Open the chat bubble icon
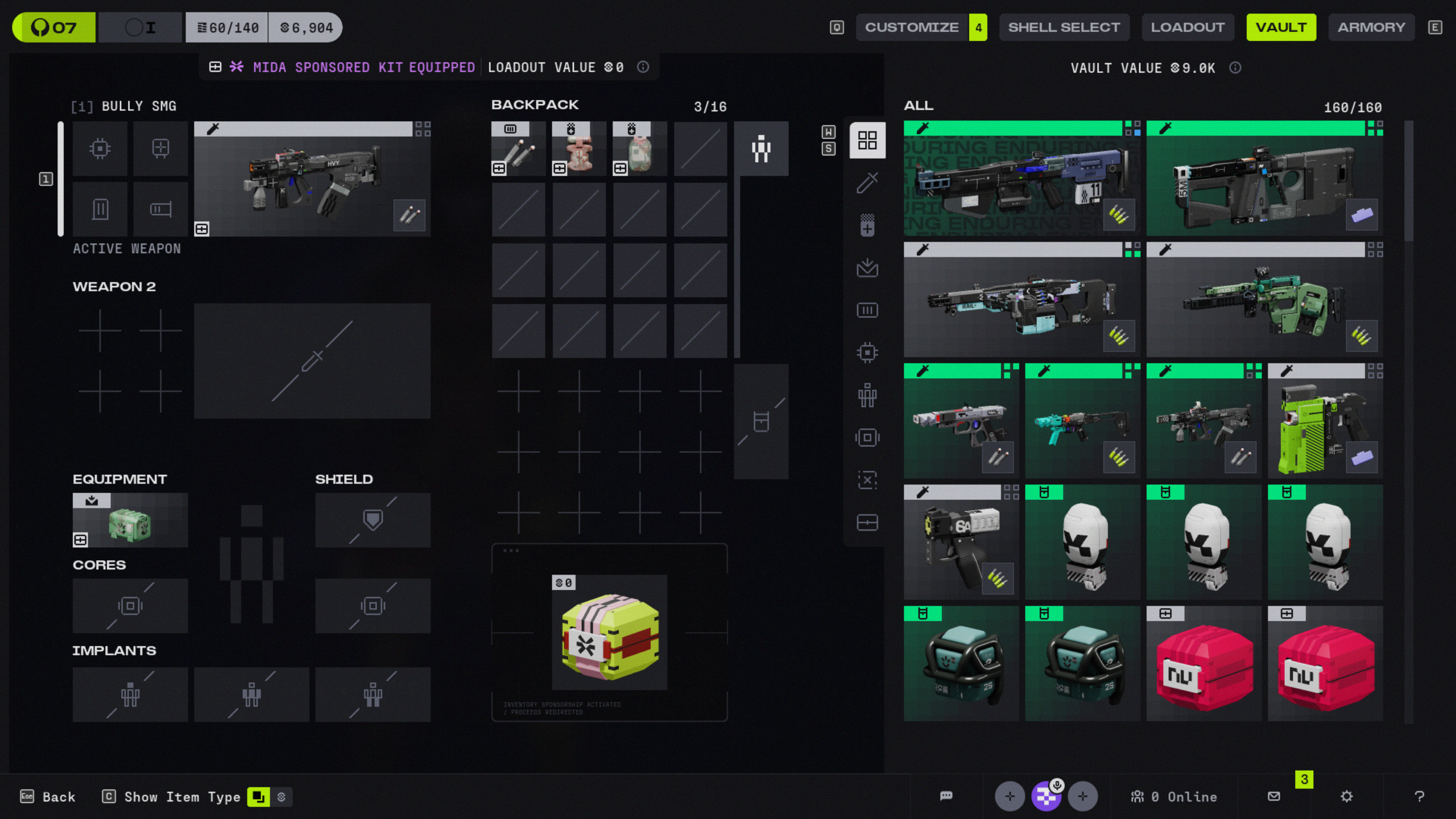 click(x=946, y=796)
